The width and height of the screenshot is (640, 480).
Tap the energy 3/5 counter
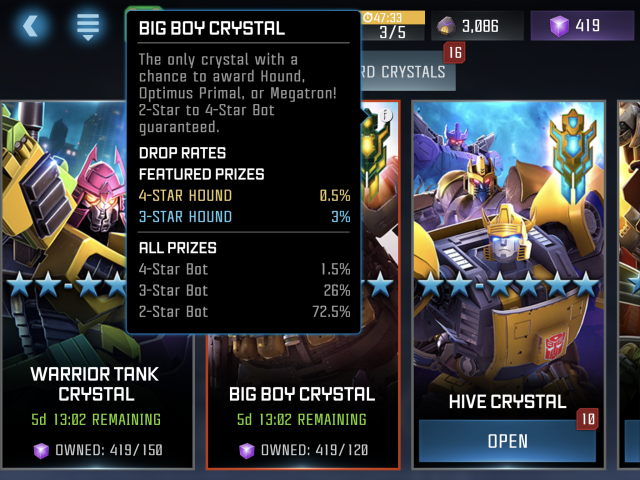393,26
